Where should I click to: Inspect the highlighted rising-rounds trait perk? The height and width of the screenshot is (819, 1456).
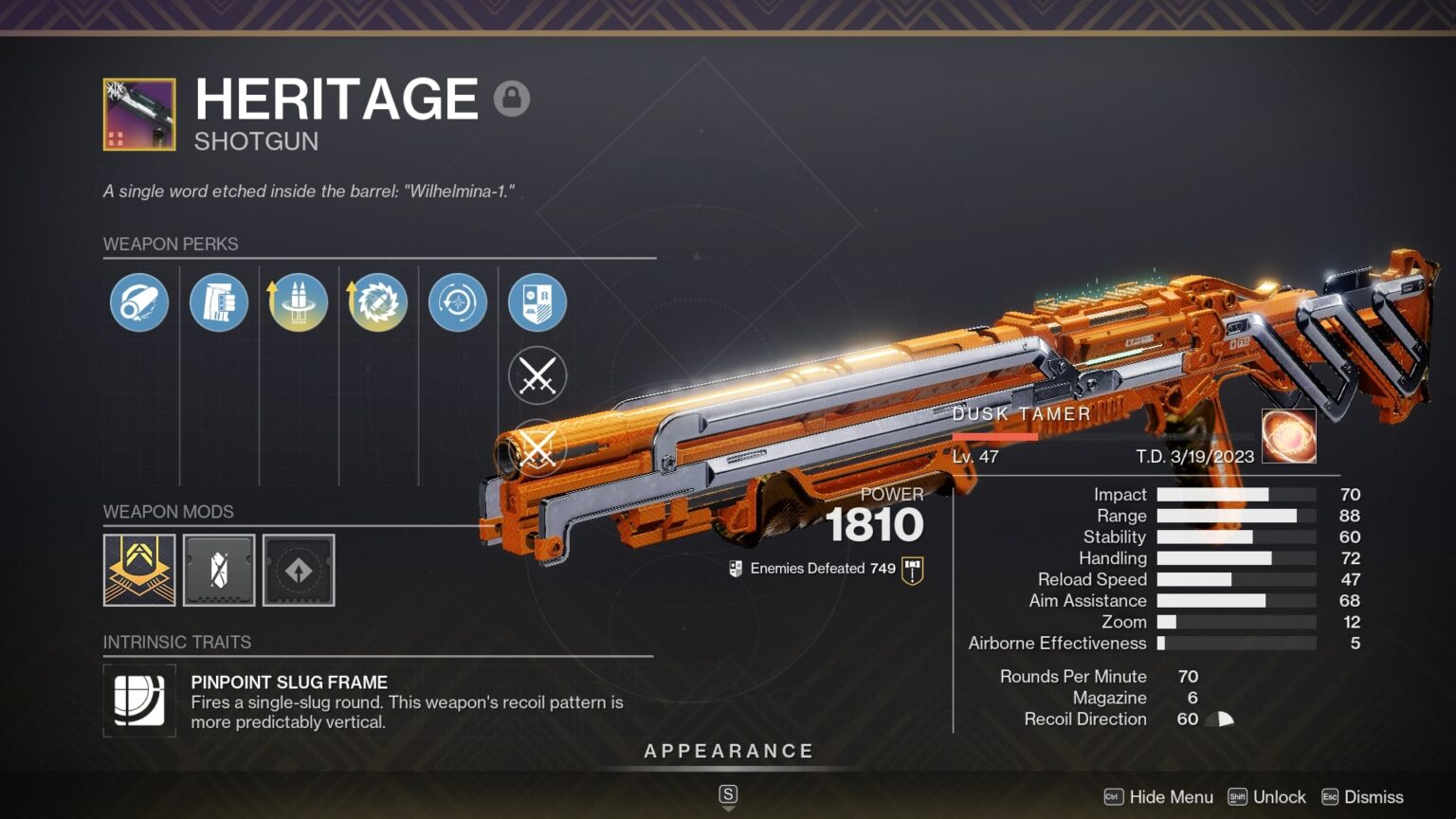coord(298,301)
